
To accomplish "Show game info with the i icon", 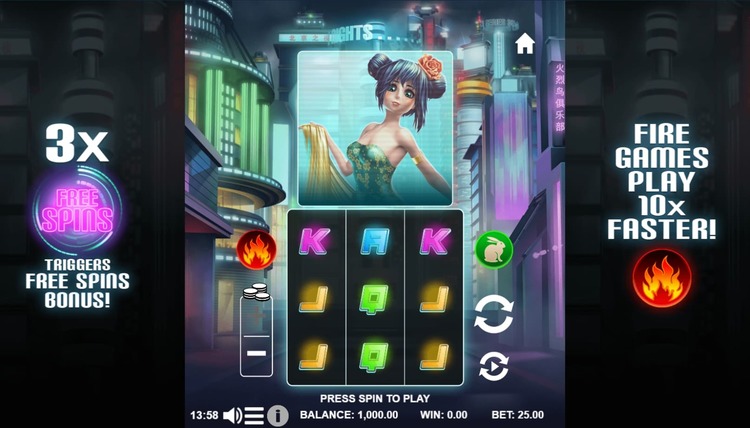I will coord(278,415).
